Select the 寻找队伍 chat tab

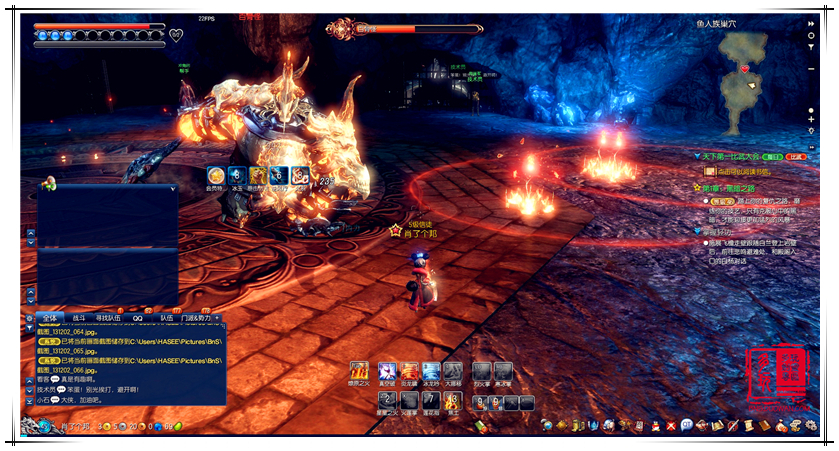click(108, 318)
